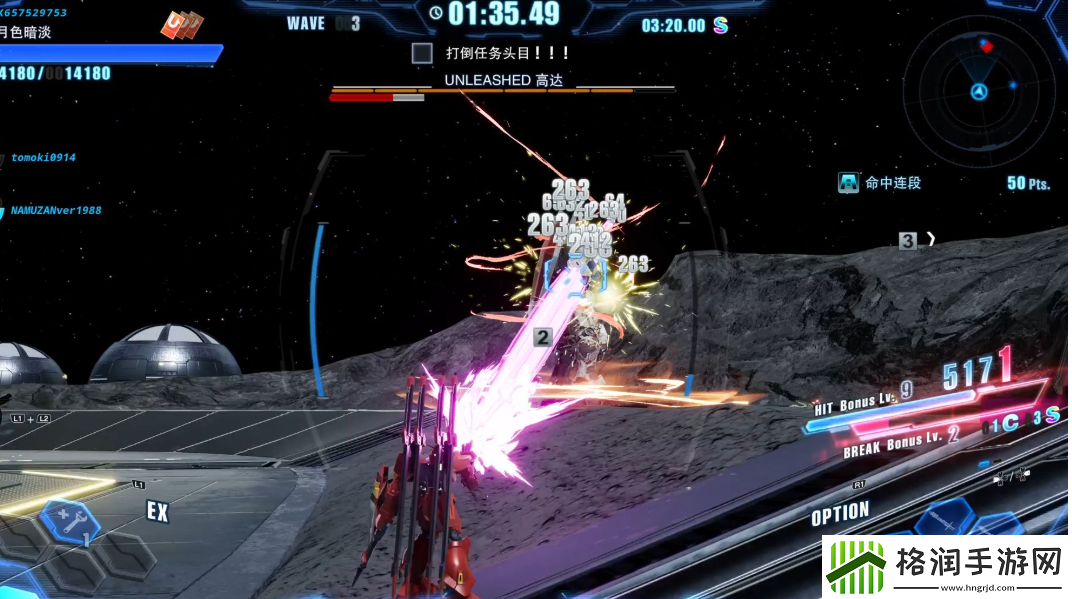Select teammate NAMUZANver1988 in the party list
Viewport: 1072px width, 599px height.
tap(55, 211)
